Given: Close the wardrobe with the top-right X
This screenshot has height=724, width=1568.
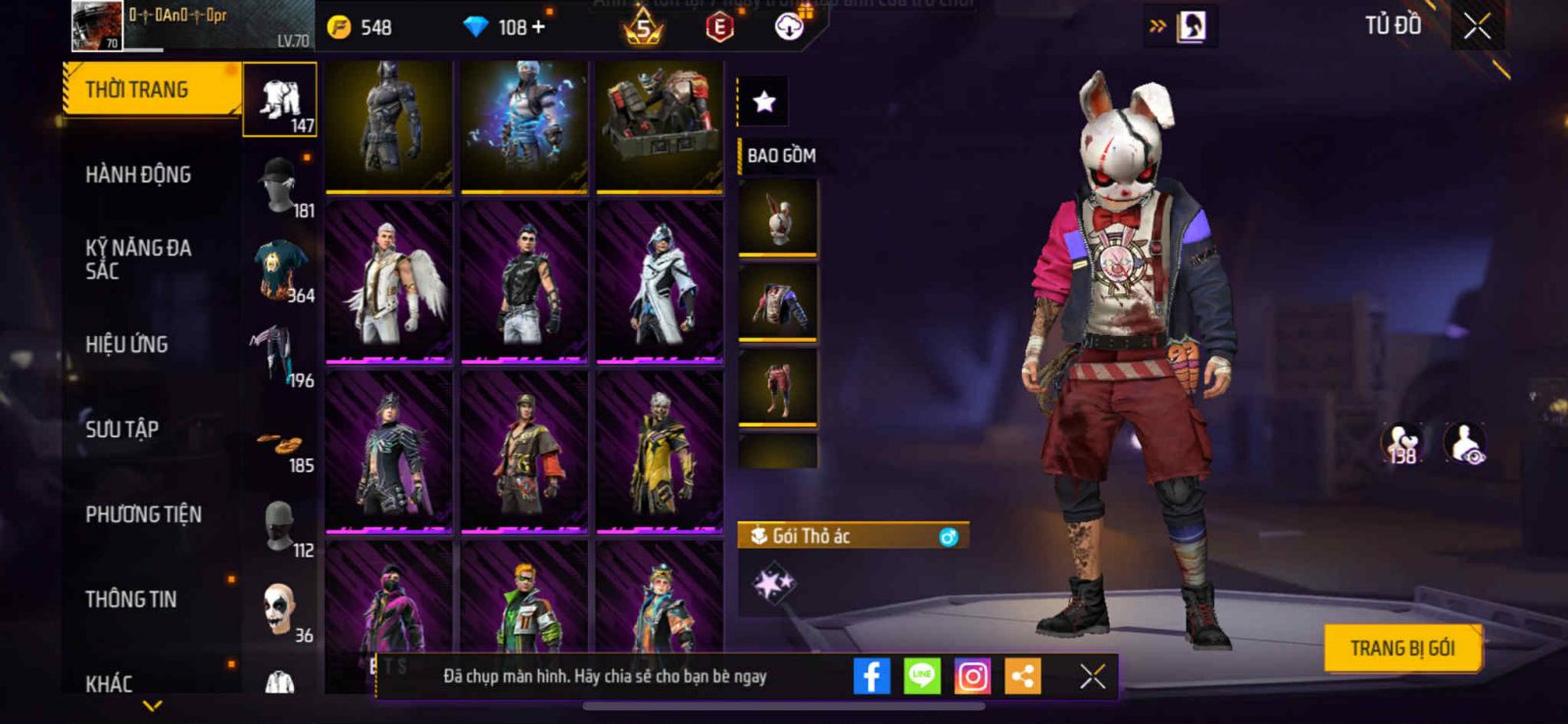Looking at the screenshot, I should pos(1477,26).
